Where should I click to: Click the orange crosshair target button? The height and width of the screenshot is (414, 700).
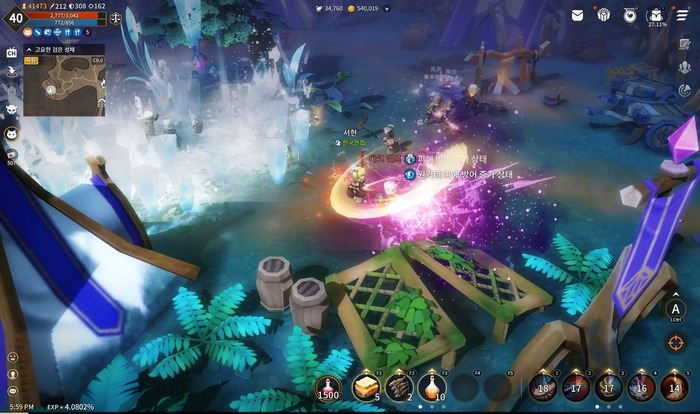676,342
